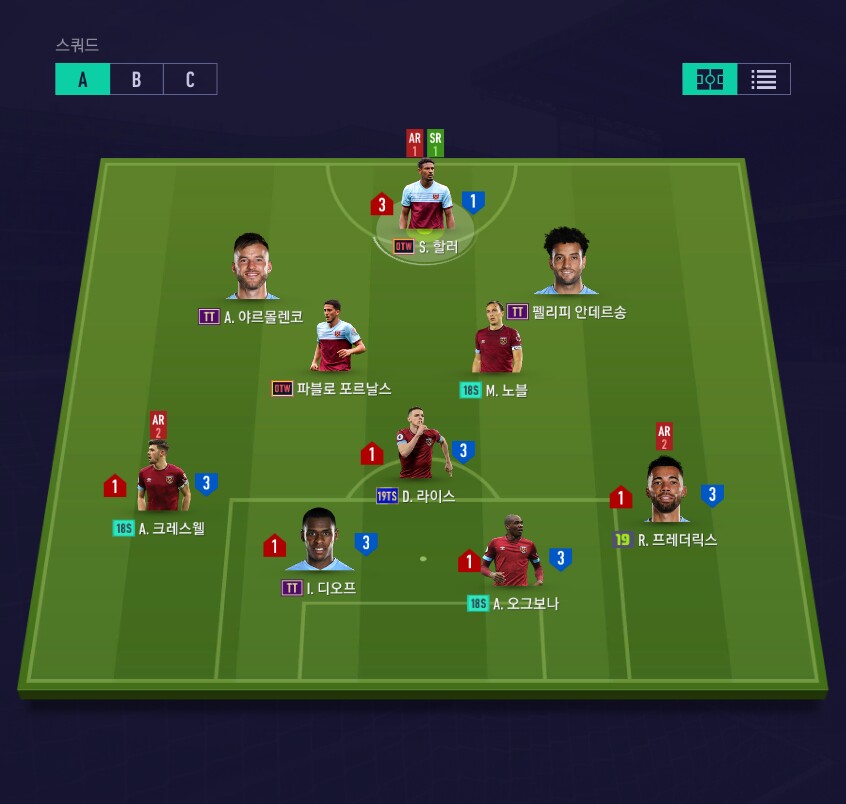Image resolution: width=846 pixels, height=804 pixels.
Task: Select right back R. 프레드릭스
Action: 666,492
